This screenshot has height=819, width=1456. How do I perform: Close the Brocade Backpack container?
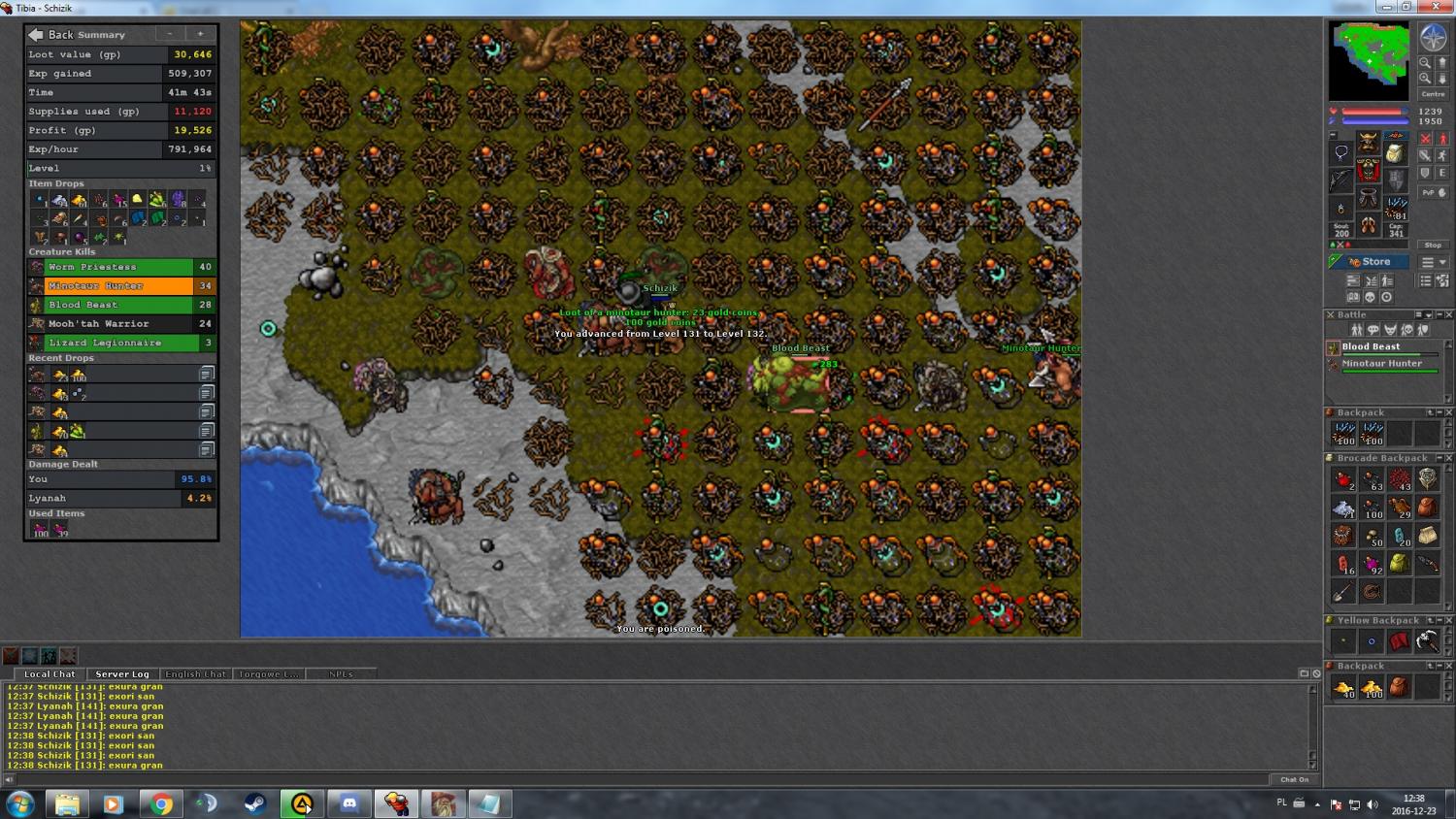pos(1448,458)
